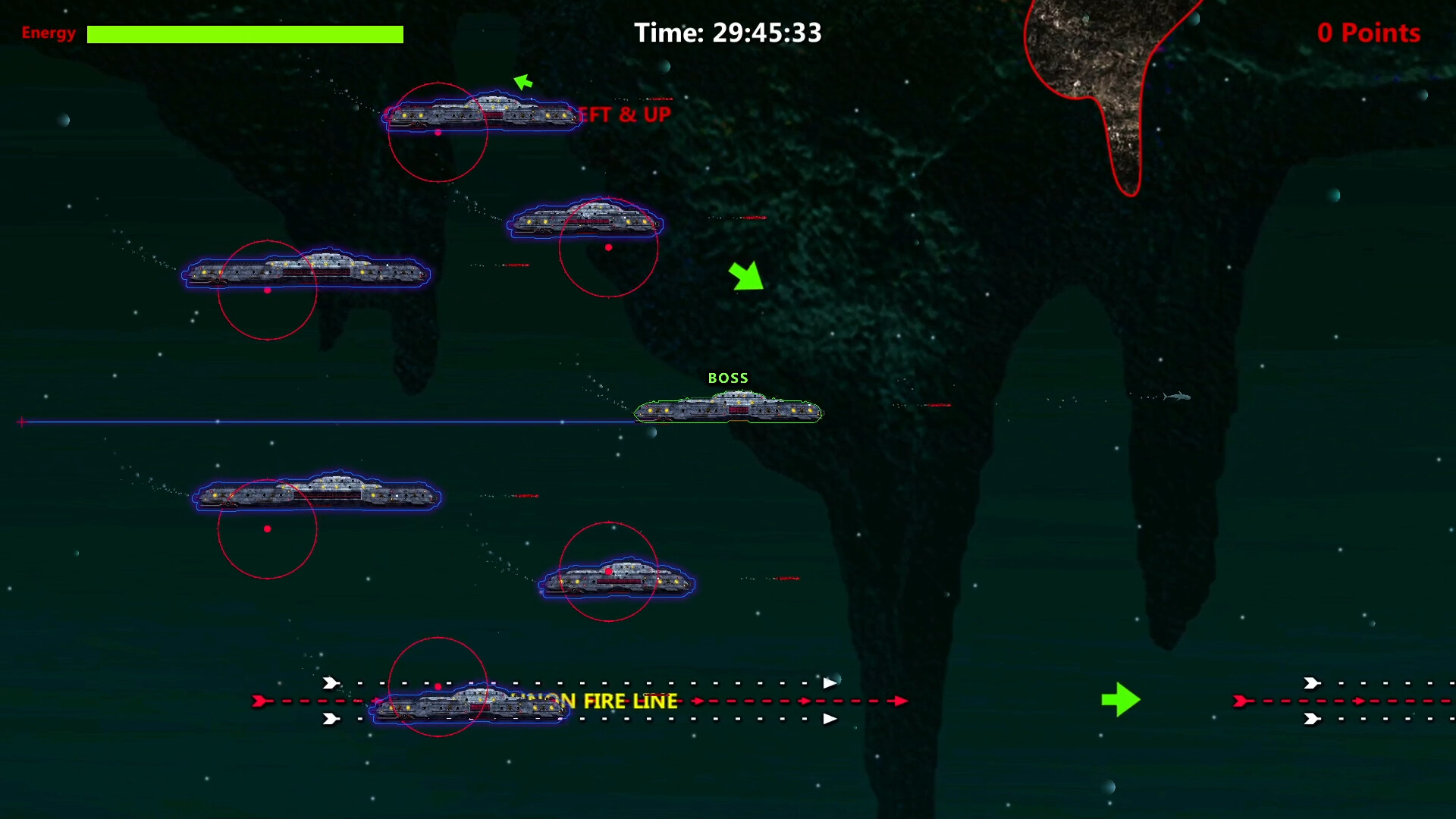Image resolution: width=1456 pixels, height=819 pixels.
Task: Click the green Energy bar
Action: pyautogui.click(x=244, y=33)
